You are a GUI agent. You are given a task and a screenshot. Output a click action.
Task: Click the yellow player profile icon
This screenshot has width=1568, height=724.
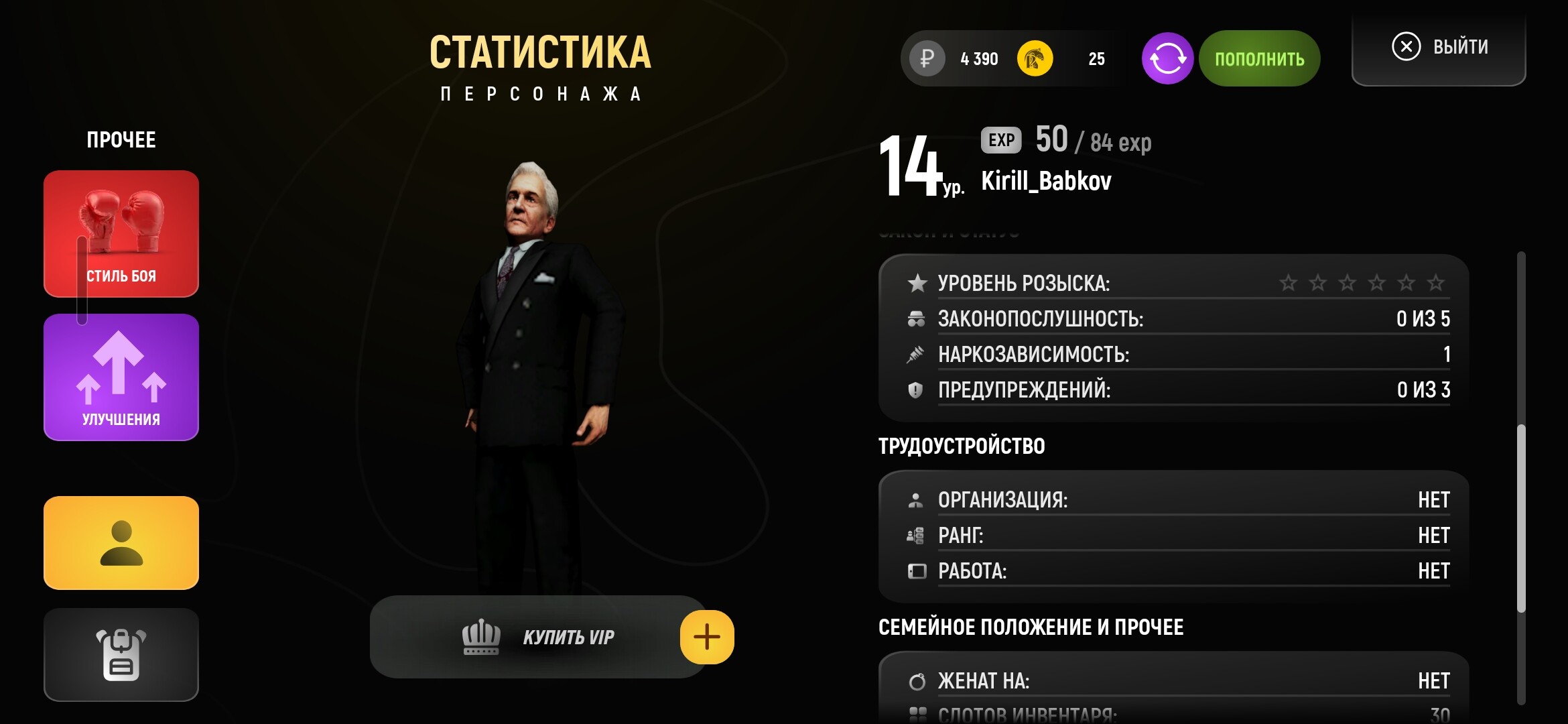click(x=121, y=542)
